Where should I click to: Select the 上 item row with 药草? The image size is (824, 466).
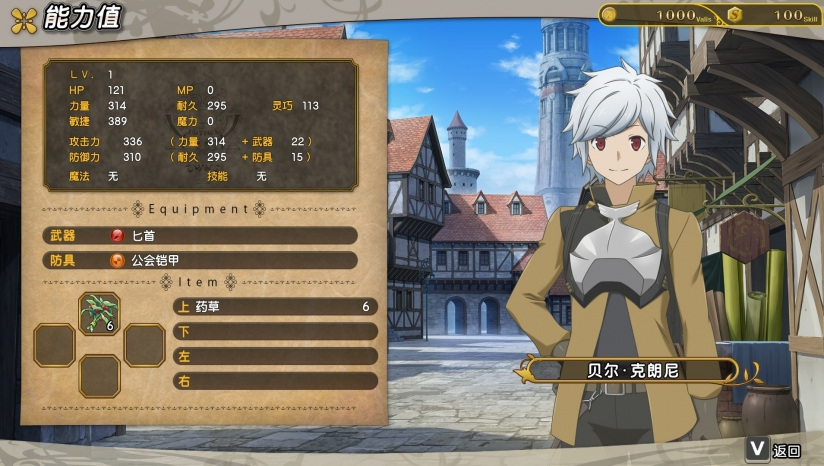pyautogui.click(x=275, y=306)
